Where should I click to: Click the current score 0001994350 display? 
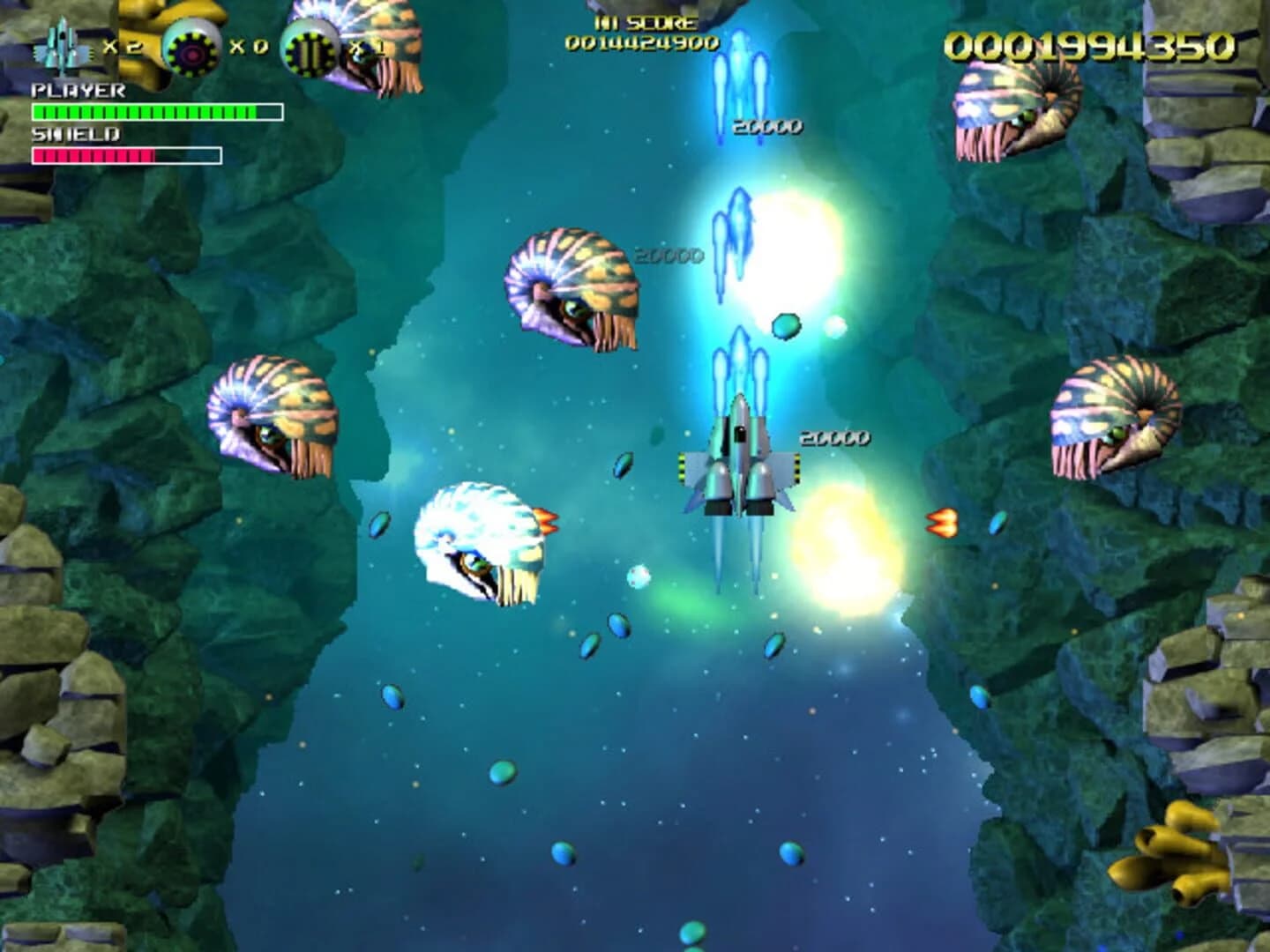tap(1094, 44)
